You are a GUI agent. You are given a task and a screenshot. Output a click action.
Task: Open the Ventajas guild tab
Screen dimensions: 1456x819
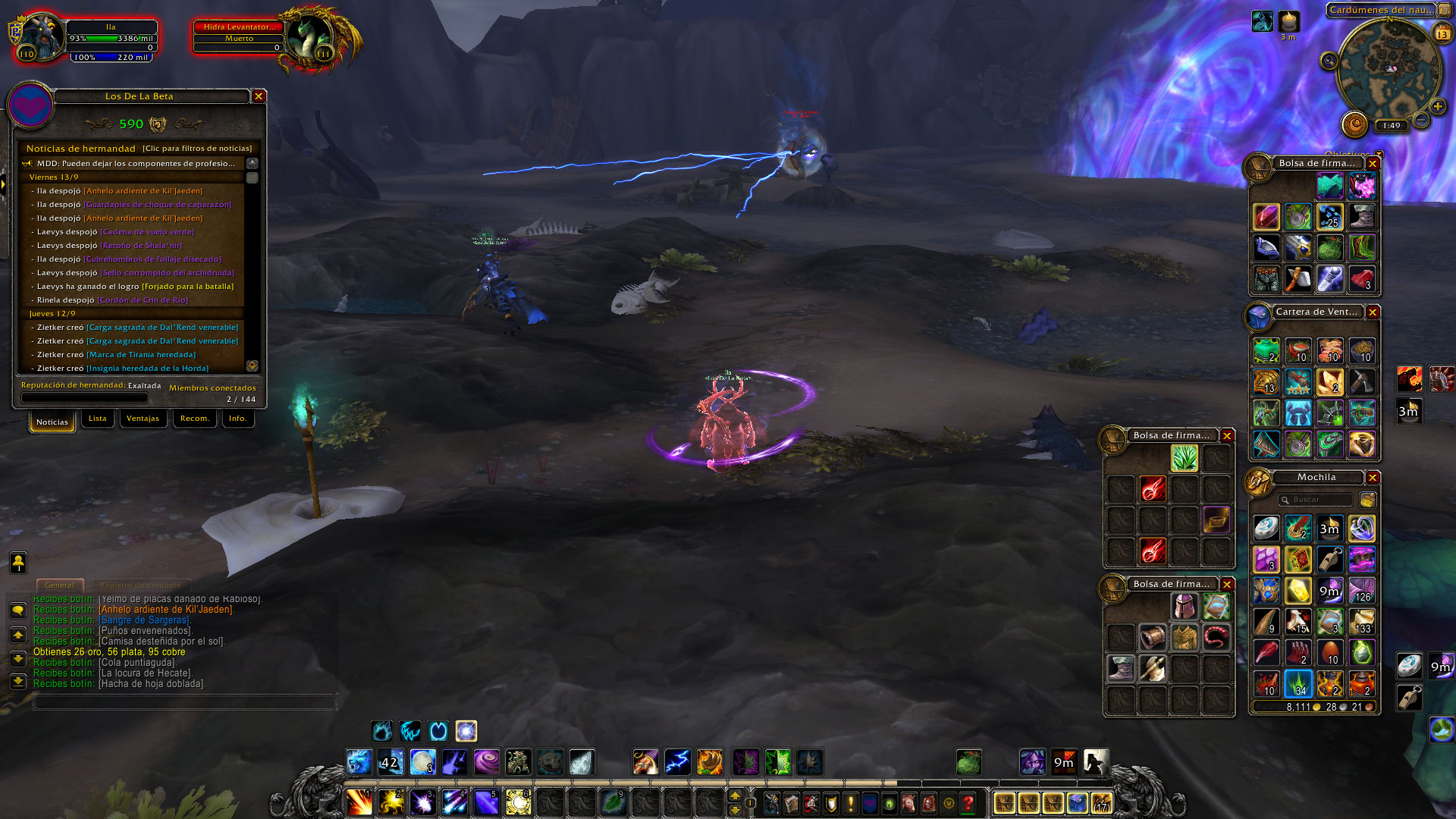pos(143,419)
